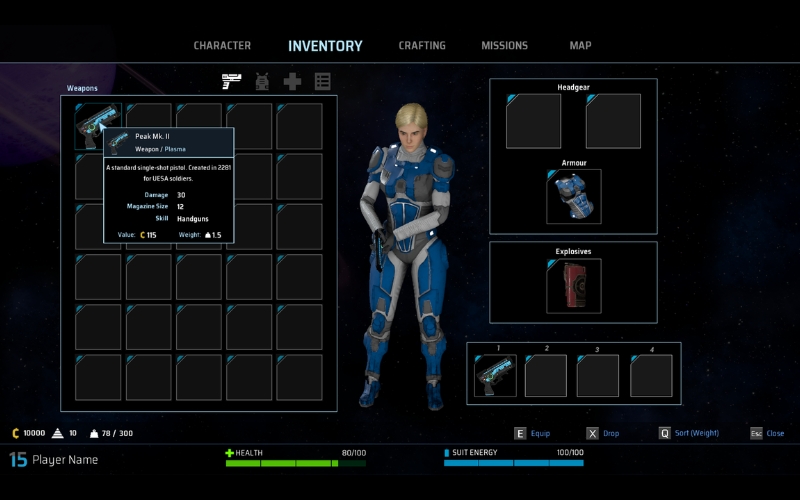Go to the Map tab
800x500 pixels.
(x=580, y=46)
